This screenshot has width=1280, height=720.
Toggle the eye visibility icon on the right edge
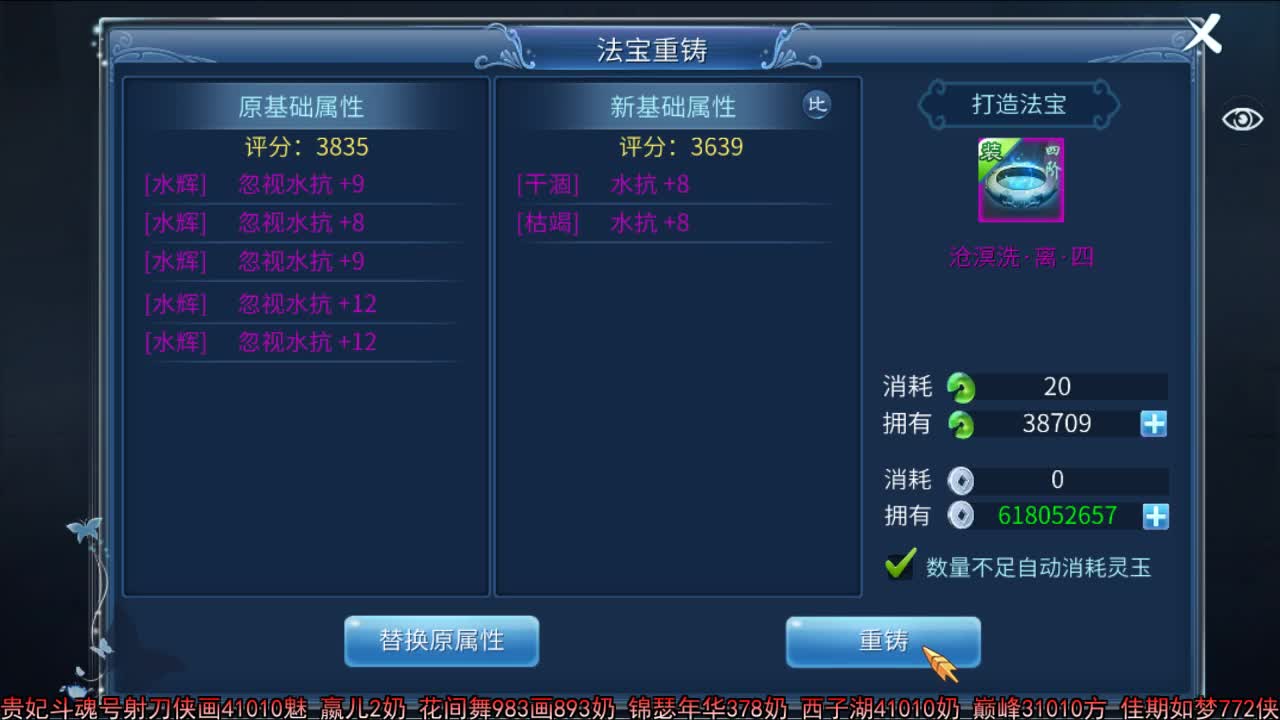(x=1243, y=118)
